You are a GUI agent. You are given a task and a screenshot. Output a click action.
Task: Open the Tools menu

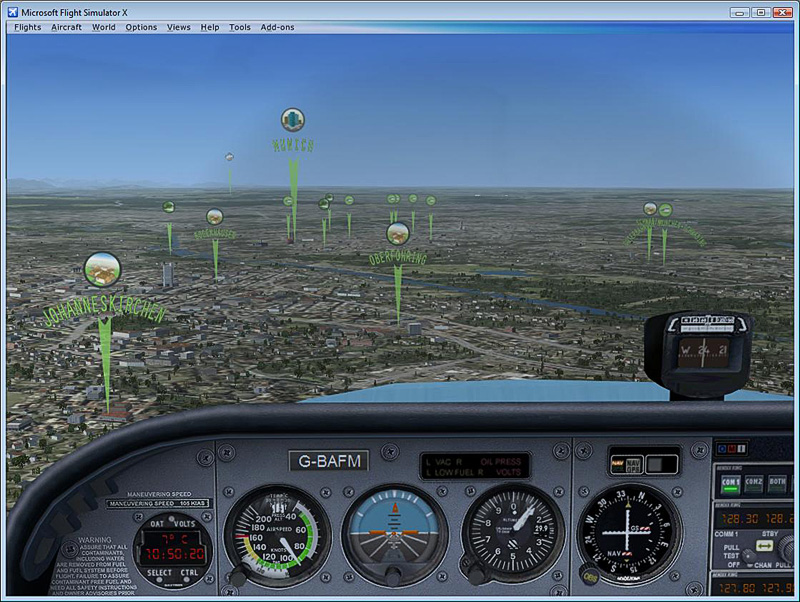click(x=240, y=27)
